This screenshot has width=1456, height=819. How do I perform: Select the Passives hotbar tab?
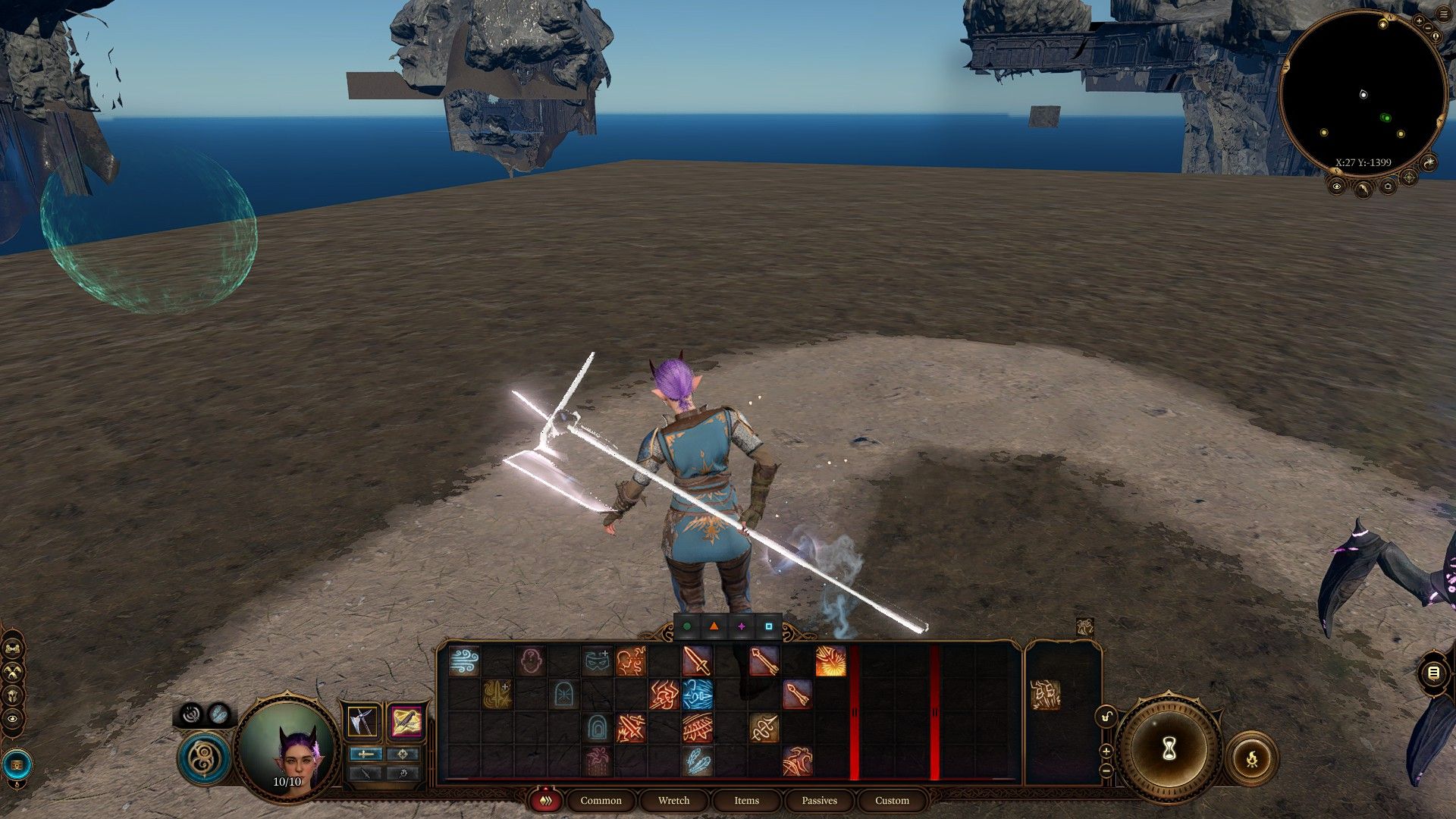[x=819, y=800]
